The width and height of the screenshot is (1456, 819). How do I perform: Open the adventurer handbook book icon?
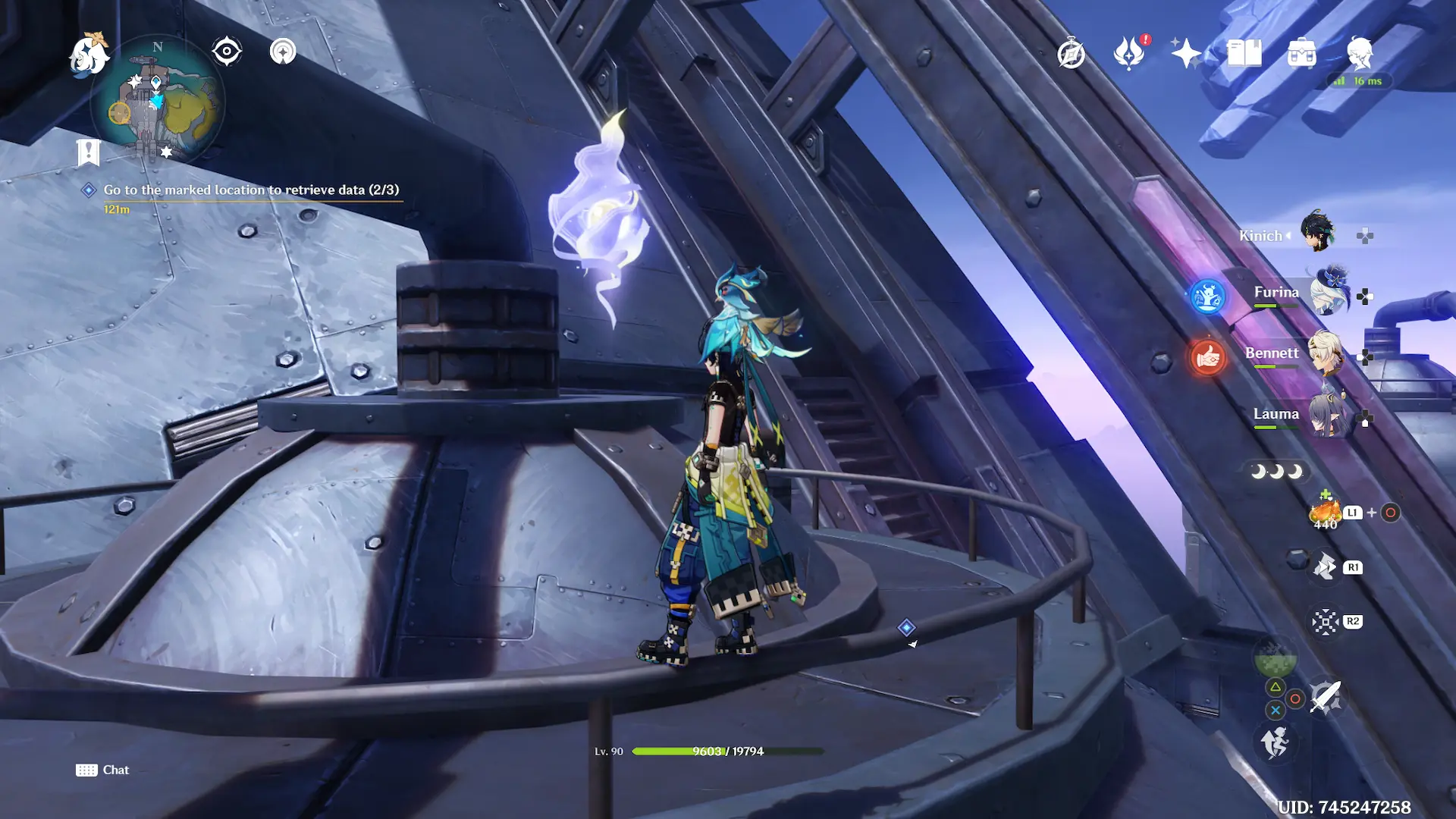[1244, 53]
